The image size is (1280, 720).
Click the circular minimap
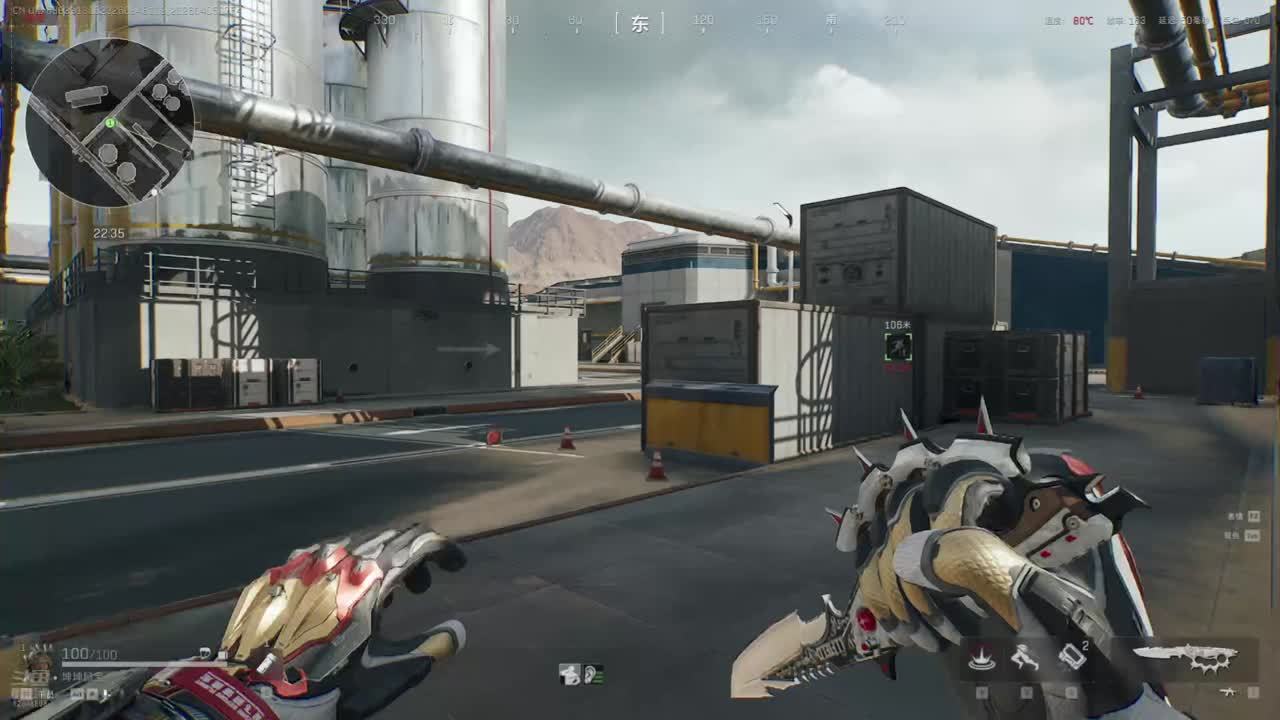point(109,121)
